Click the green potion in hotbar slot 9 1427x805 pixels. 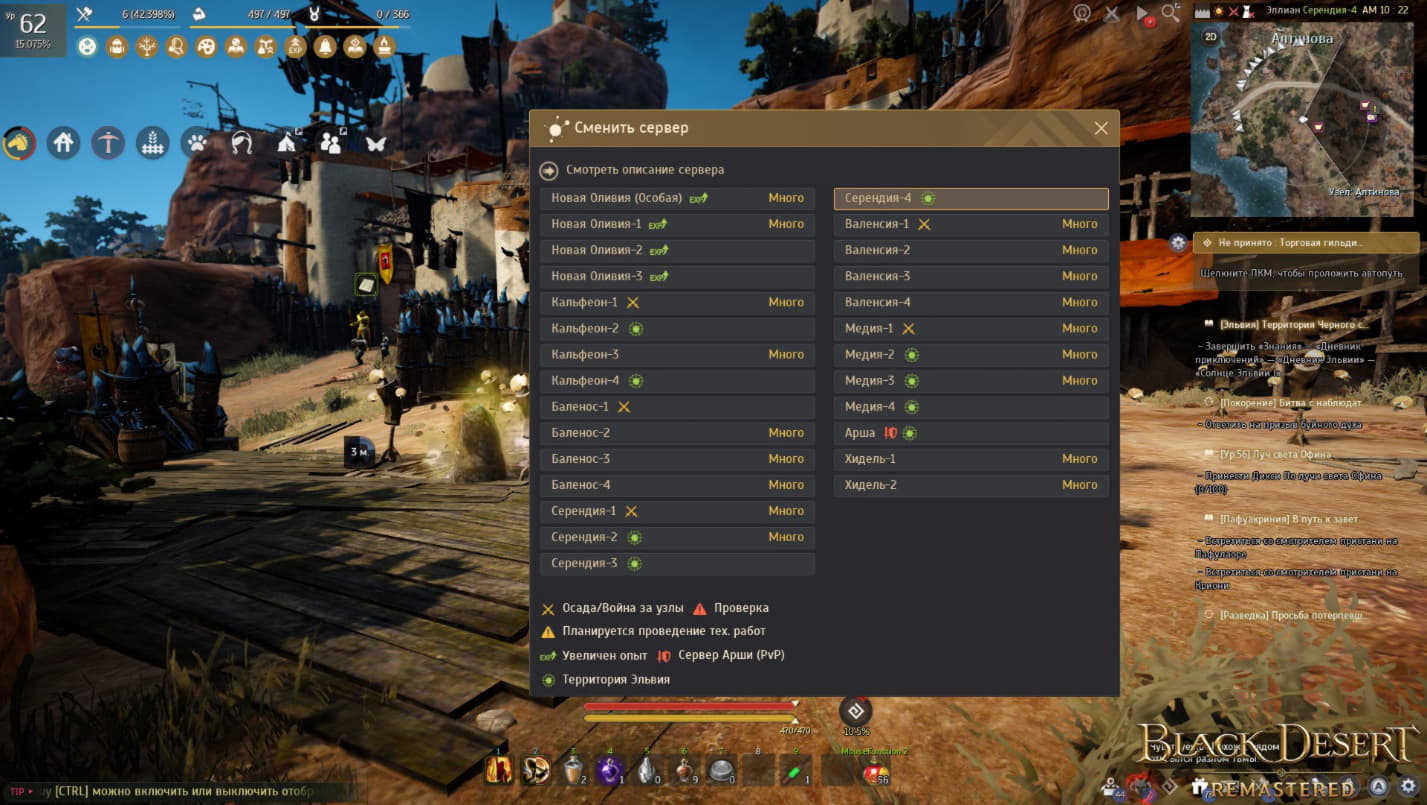coord(795,770)
